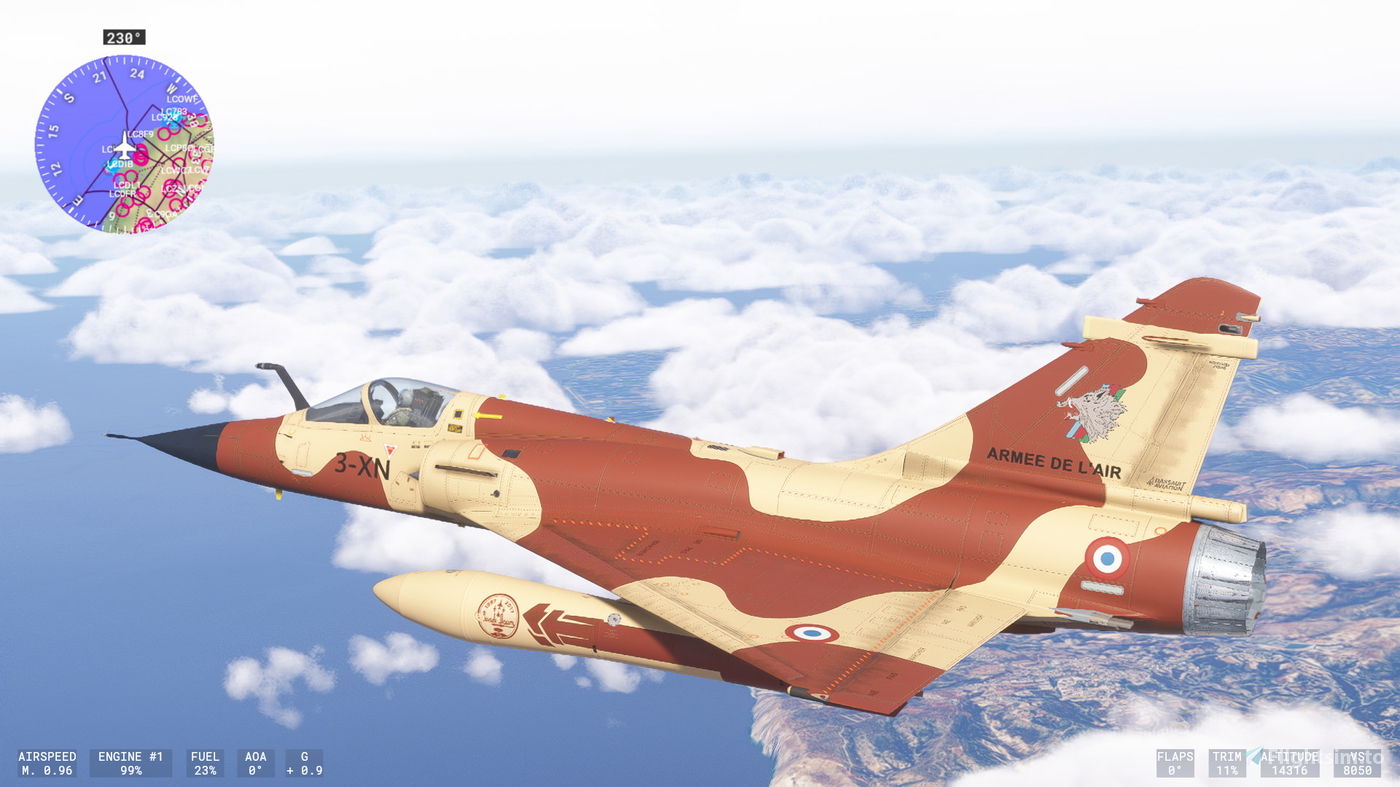
Task: Click the TRIM 11% indicator
Action: click(1227, 762)
